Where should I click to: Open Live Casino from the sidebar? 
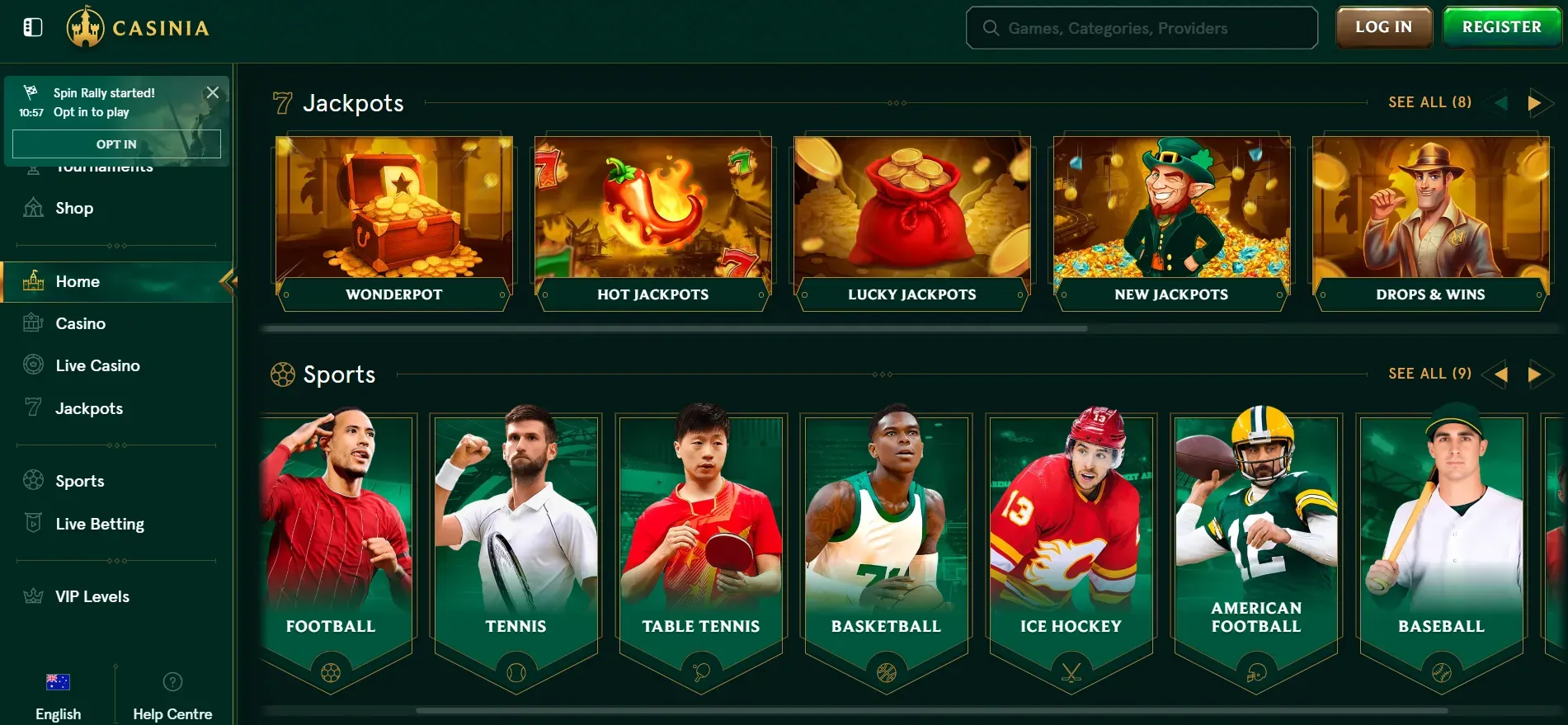coord(97,365)
